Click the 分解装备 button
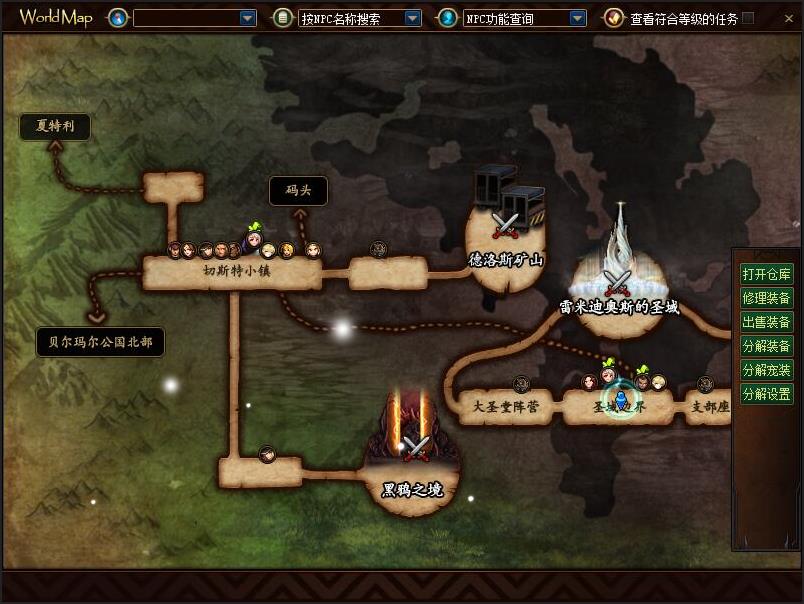 tap(766, 346)
